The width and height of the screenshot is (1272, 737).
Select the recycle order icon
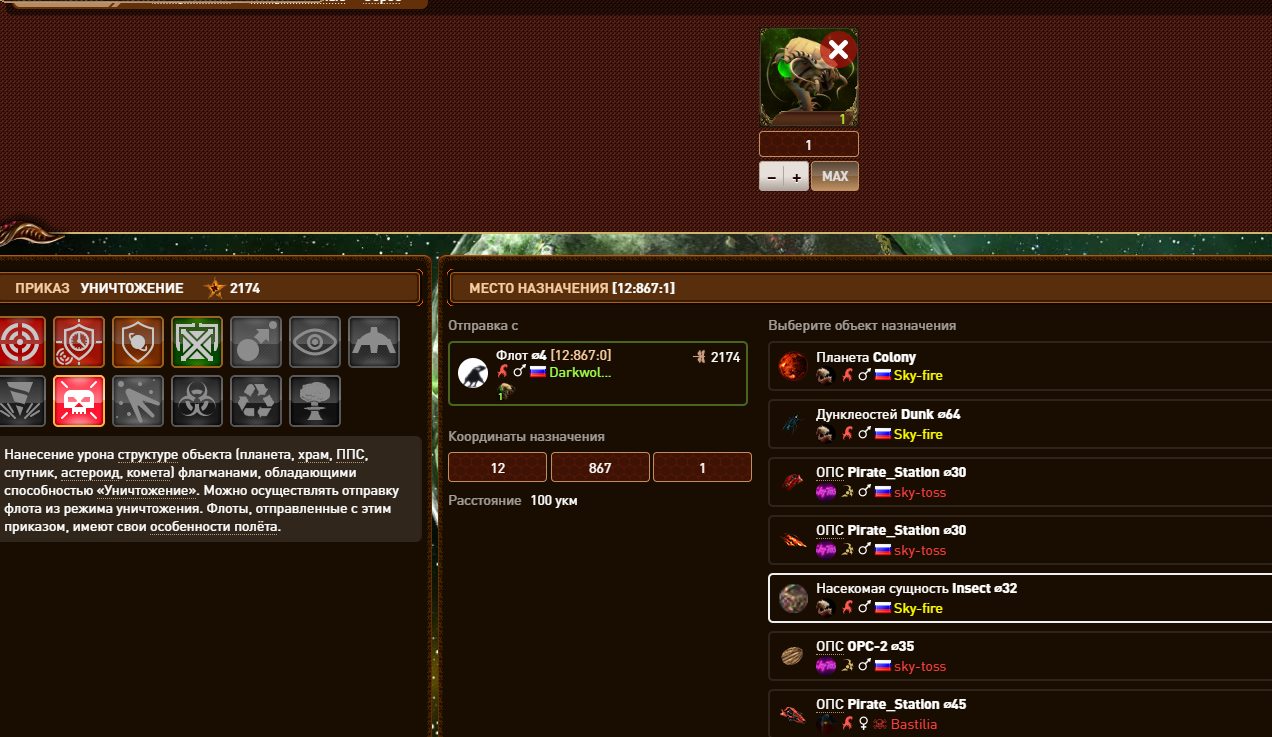[256, 400]
